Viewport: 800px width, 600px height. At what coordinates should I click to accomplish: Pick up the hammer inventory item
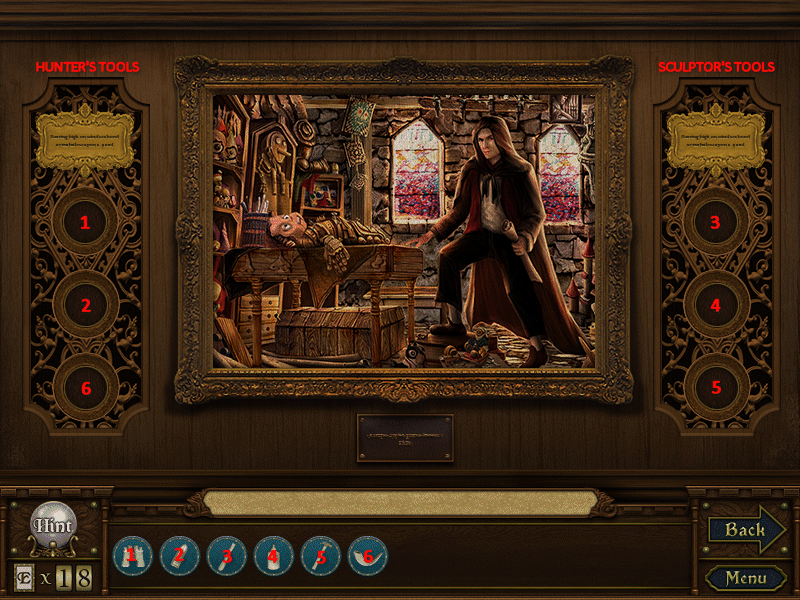pos(321,555)
